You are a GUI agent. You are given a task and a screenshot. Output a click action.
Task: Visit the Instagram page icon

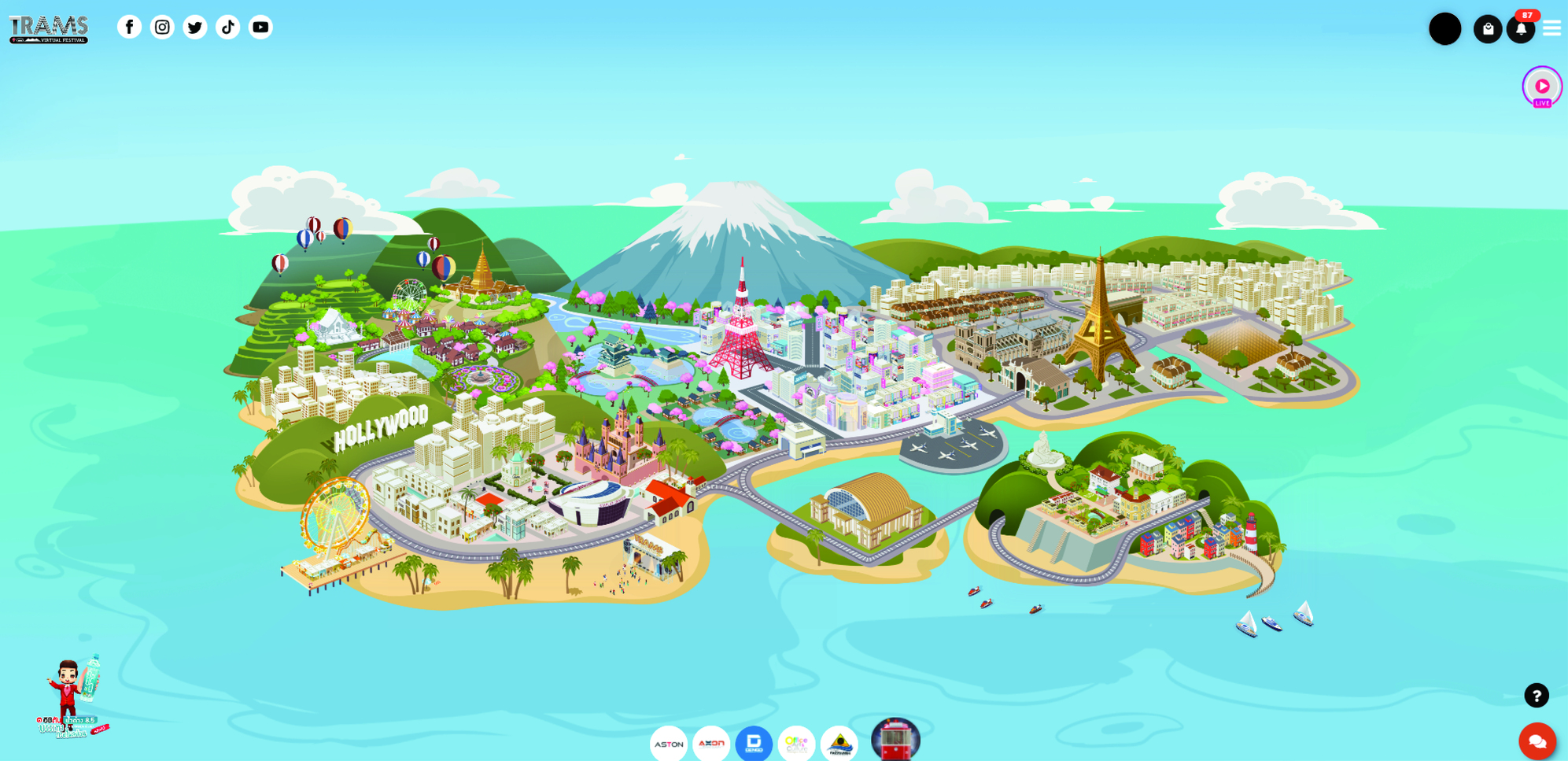click(162, 28)
